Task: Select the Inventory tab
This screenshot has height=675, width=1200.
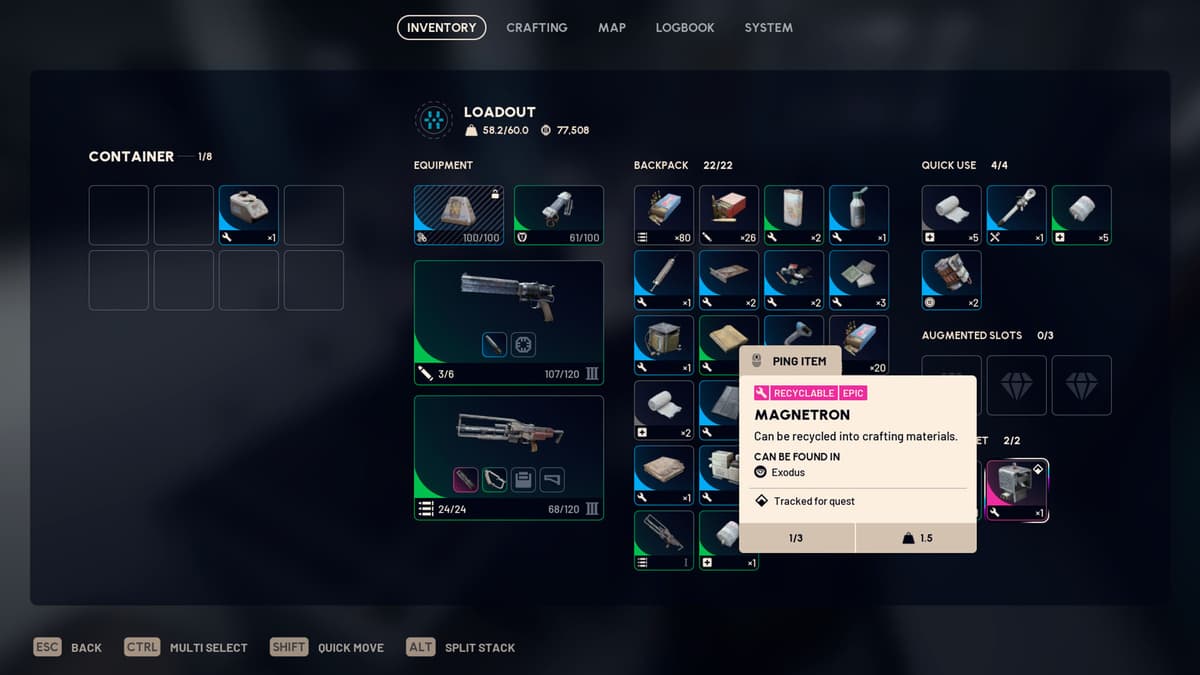Action: 441,28
